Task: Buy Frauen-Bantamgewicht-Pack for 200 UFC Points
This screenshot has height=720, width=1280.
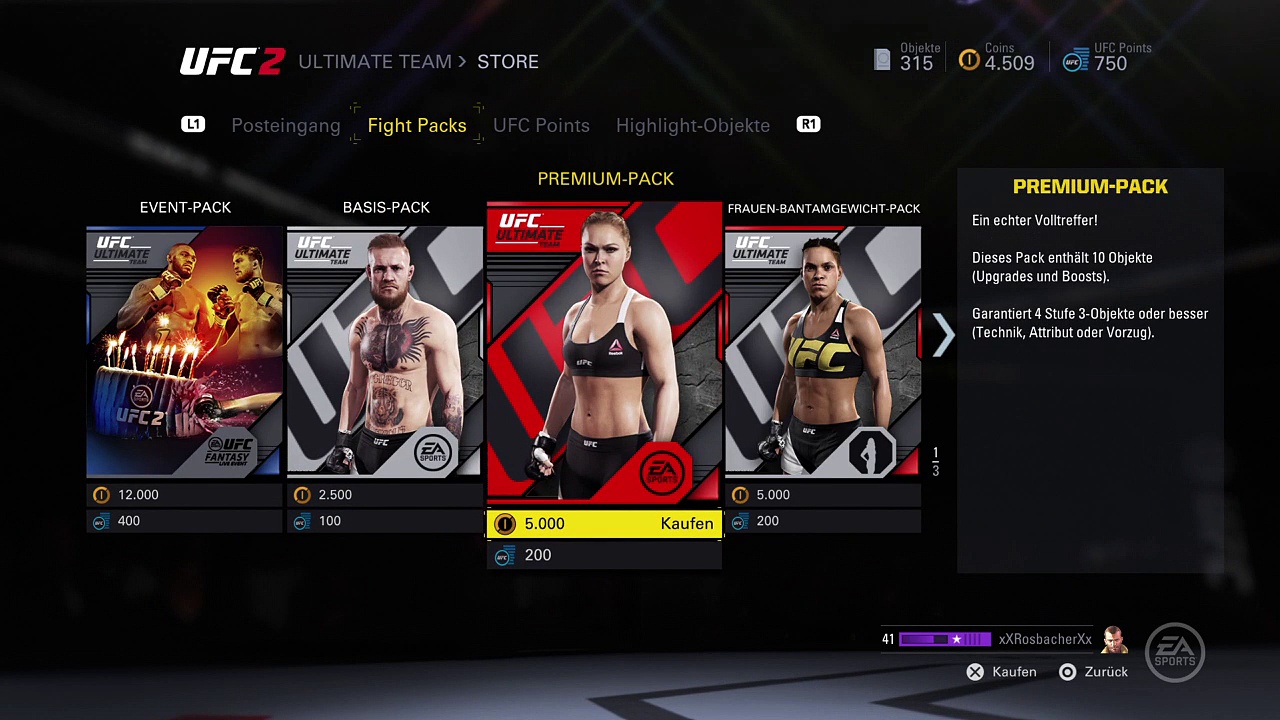Action: (x=822, y=521)
